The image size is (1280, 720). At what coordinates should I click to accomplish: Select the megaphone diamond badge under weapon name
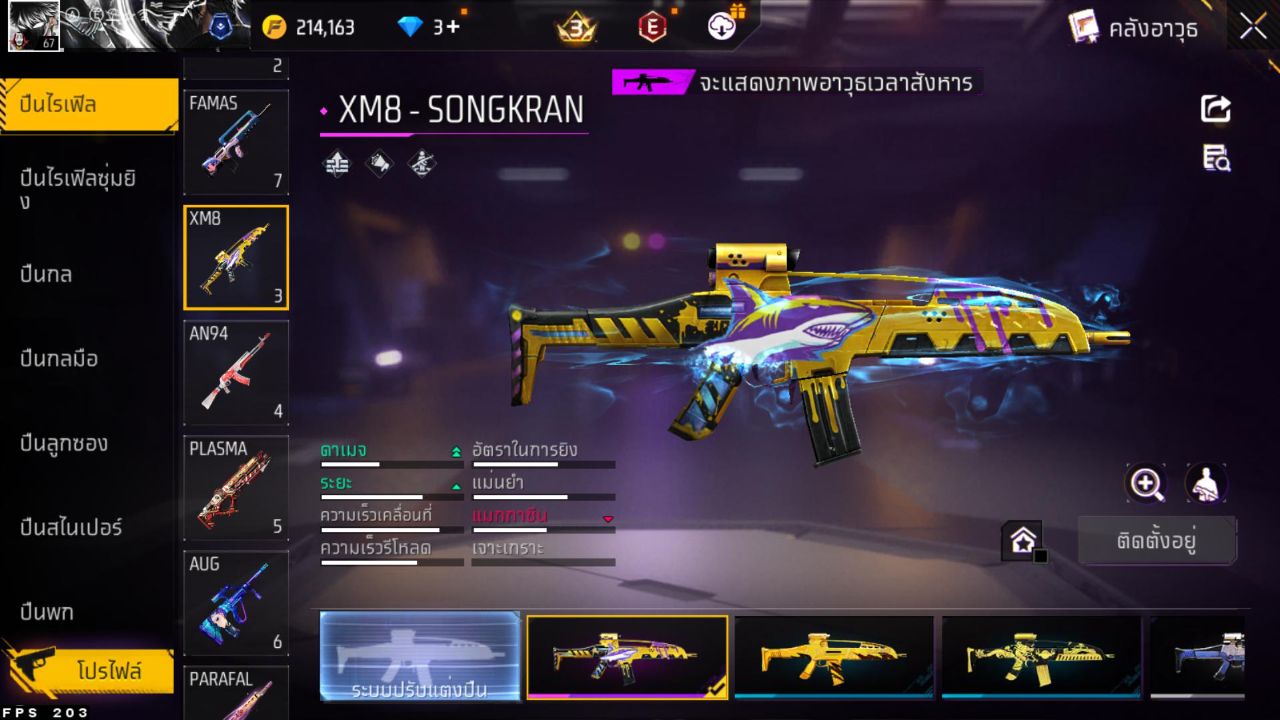coord(379,165)
